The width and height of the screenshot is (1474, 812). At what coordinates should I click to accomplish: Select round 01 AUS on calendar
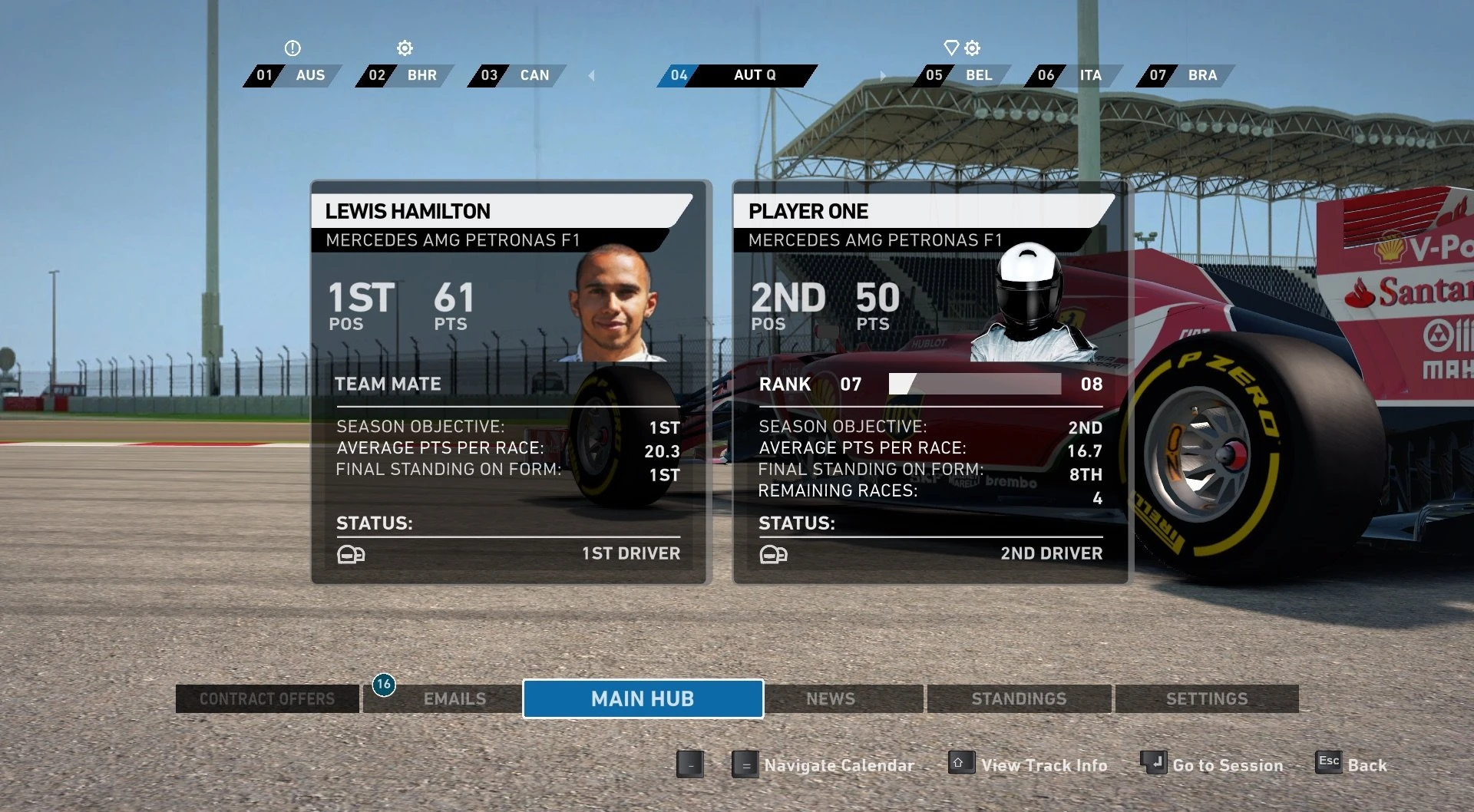coord(292,75)
